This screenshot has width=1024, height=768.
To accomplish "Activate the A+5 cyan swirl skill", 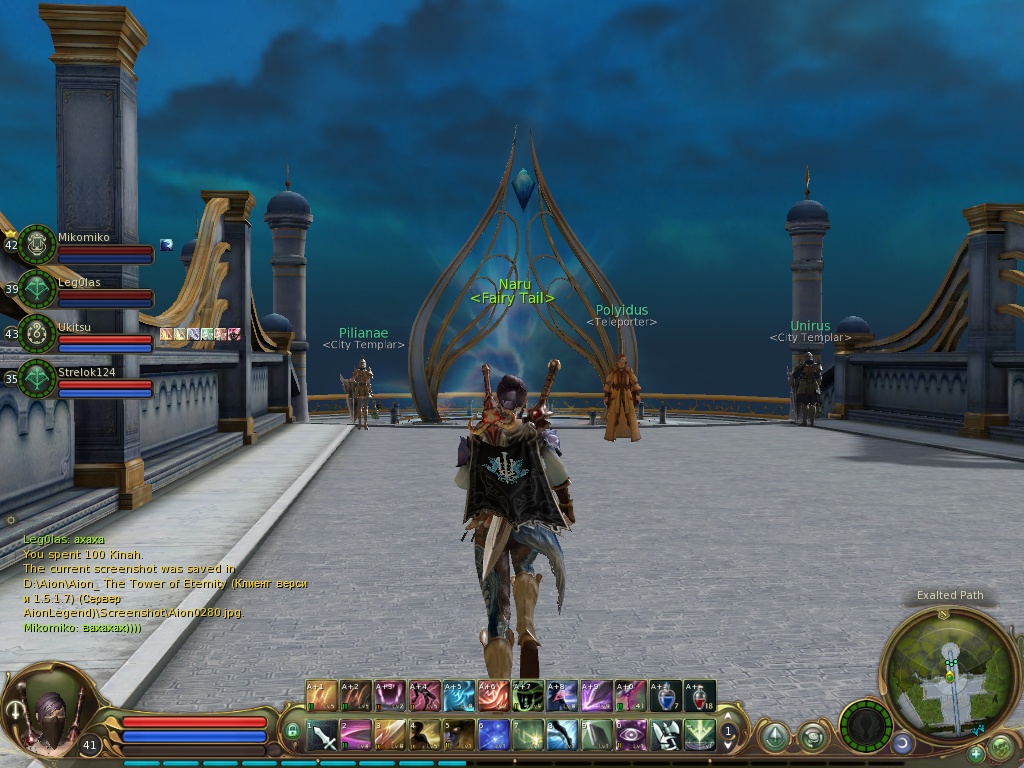I will [x=459, y=695].
